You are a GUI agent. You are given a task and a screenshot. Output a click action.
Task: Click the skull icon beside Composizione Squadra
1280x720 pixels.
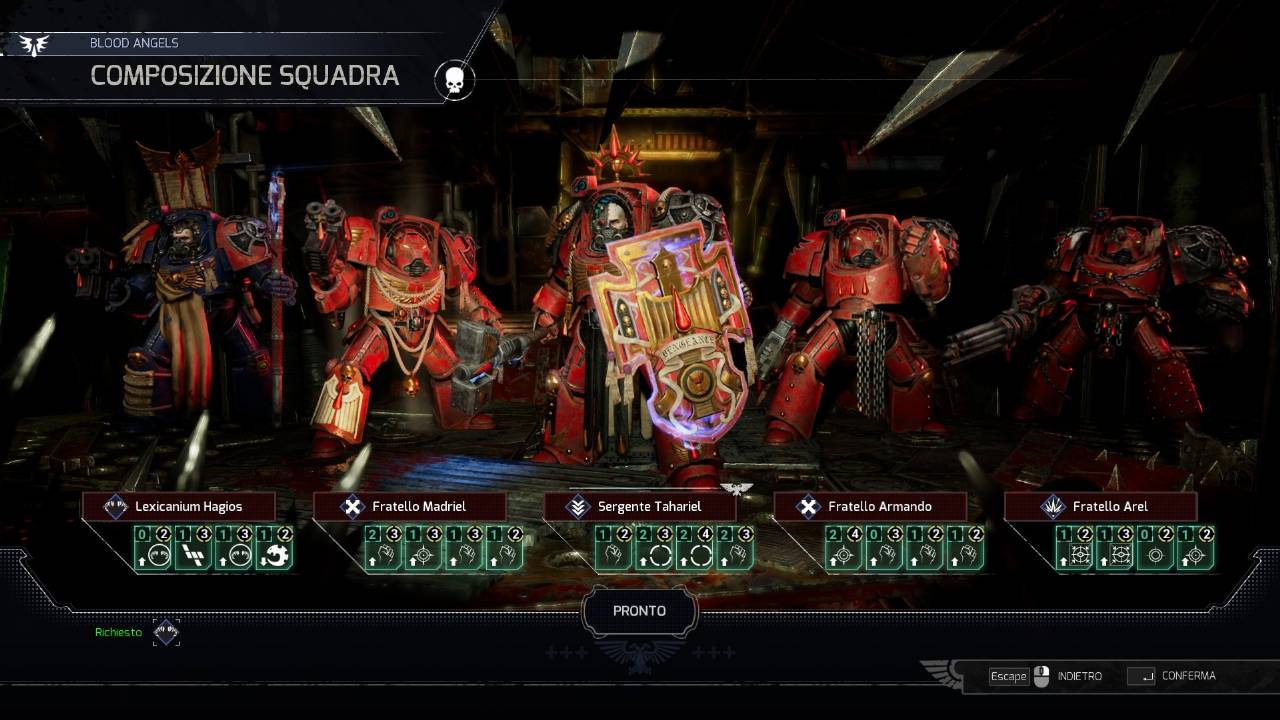click(x=454, y=81)
